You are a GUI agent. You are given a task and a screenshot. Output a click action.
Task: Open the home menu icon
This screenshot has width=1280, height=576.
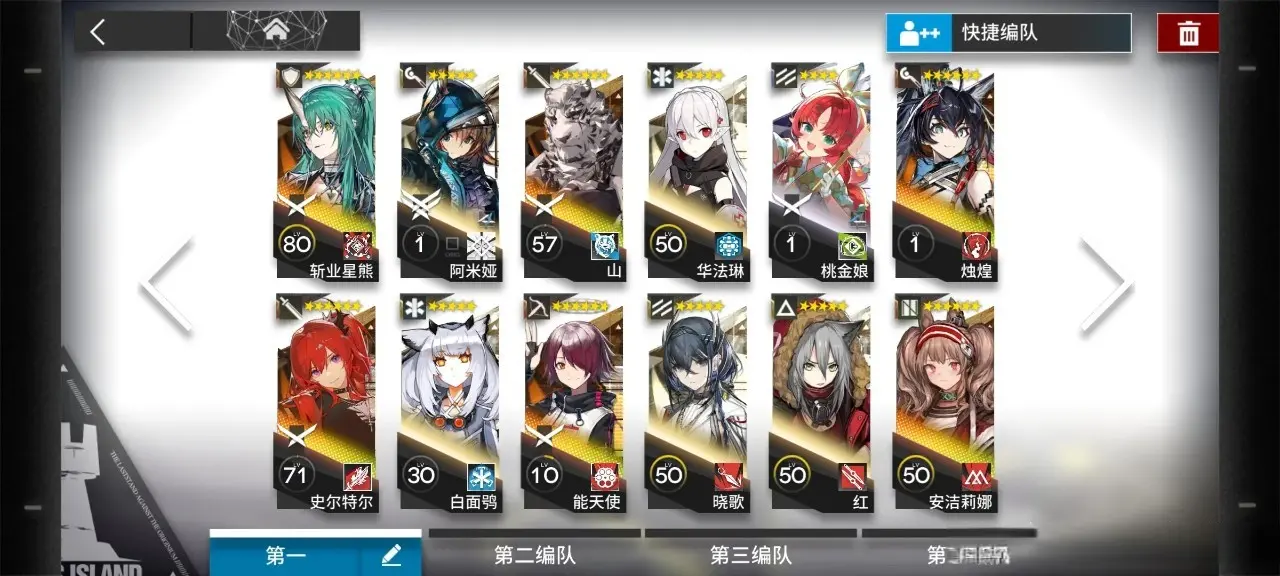(275, 31)
